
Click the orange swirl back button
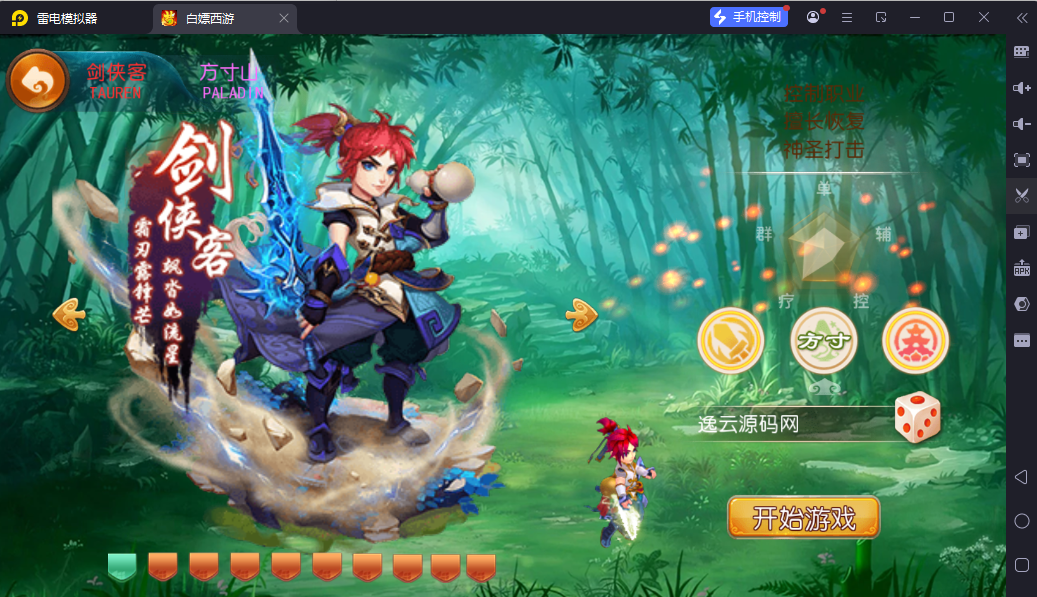[38, 81]
